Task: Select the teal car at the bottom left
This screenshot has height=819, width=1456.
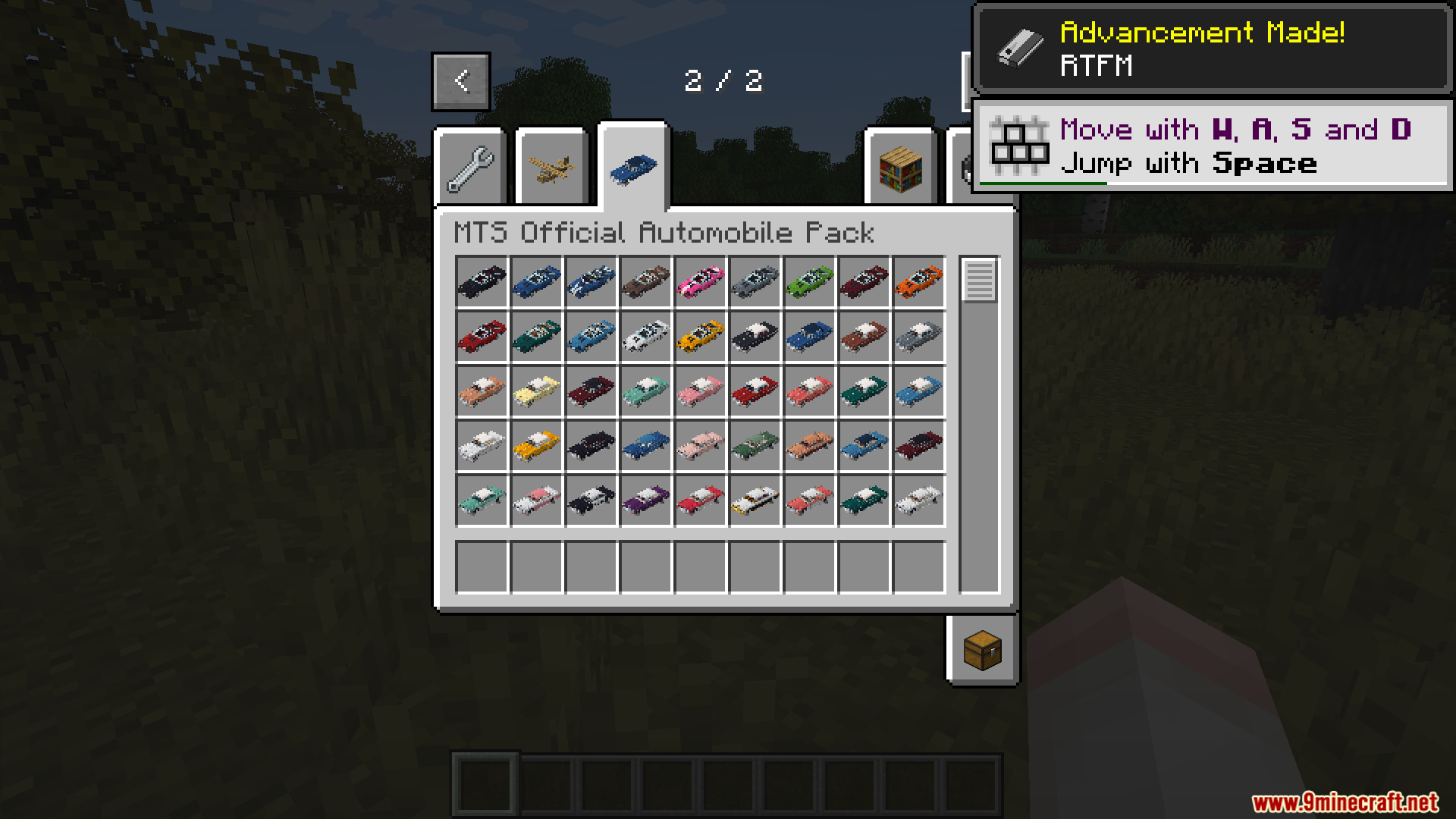Action: click(x=482, y=499)
